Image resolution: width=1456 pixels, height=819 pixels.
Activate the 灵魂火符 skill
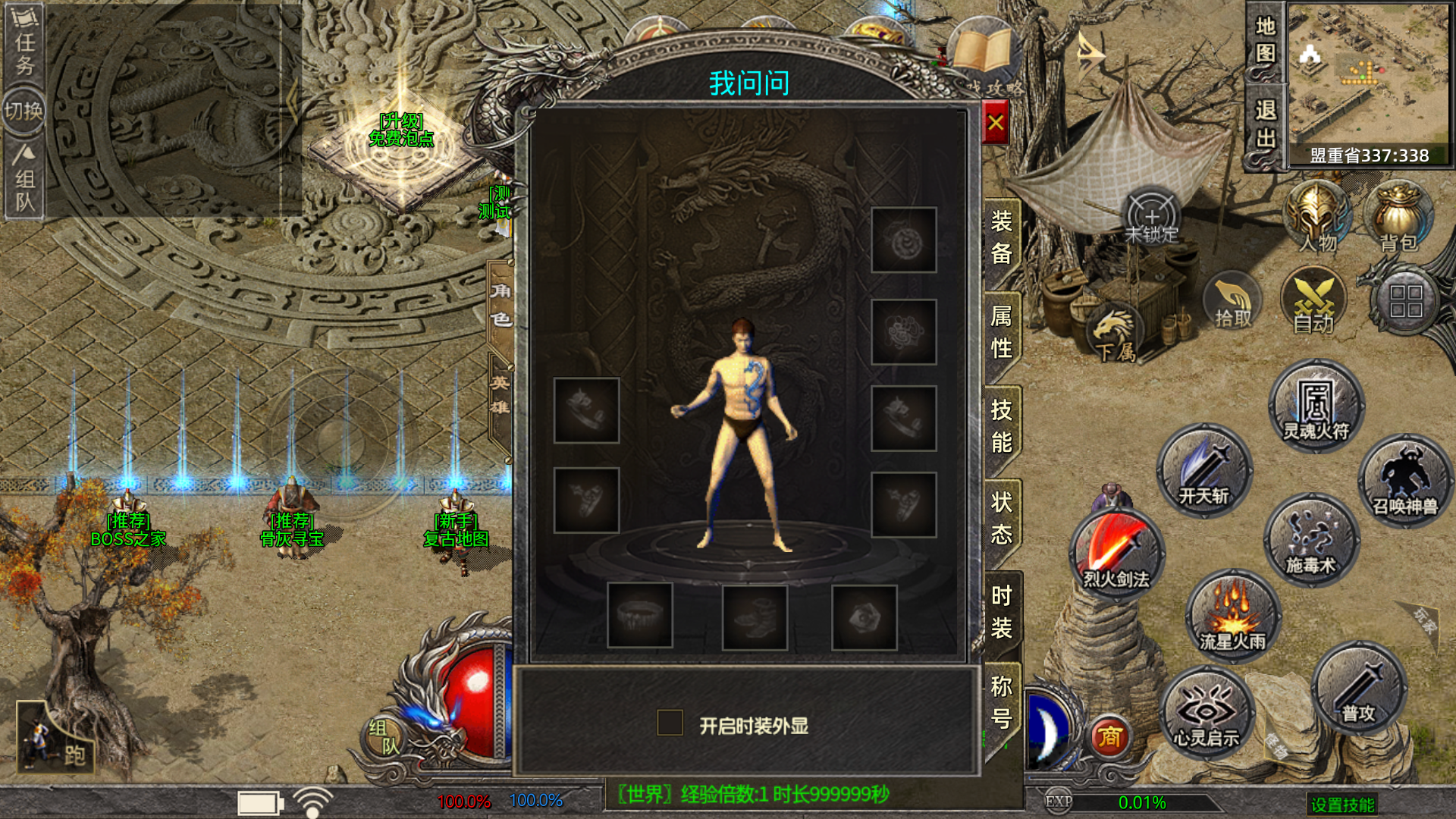point(1316,407)
